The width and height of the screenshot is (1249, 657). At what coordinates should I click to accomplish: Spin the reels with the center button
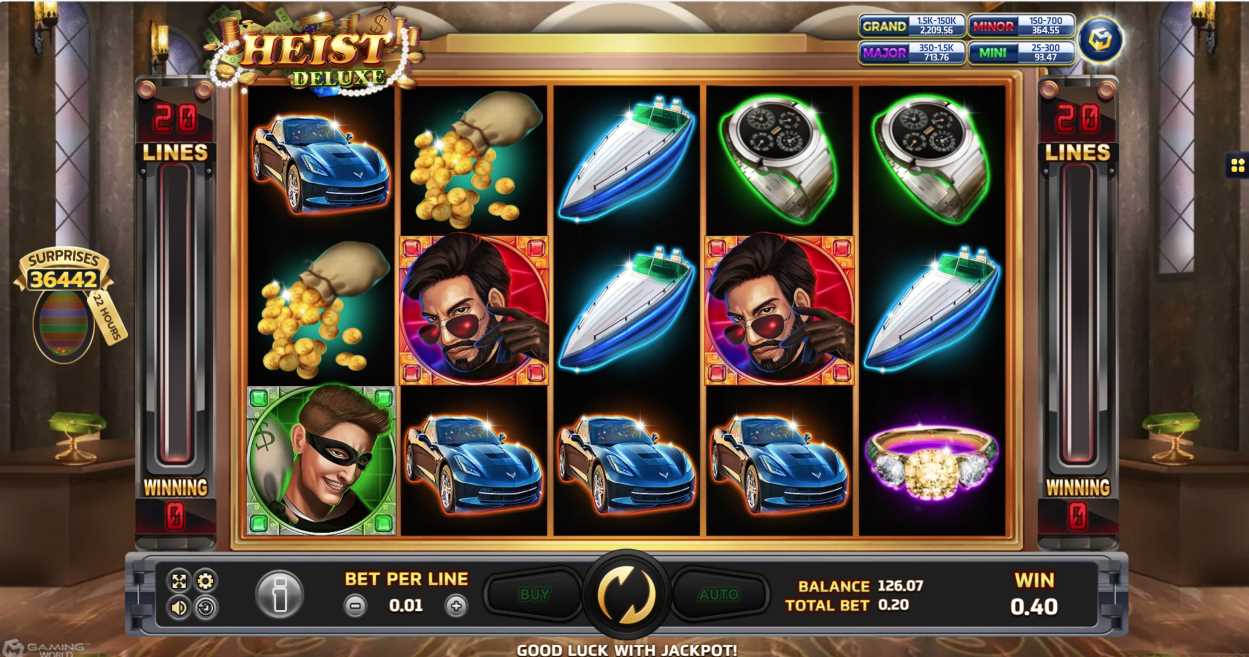[x=626, y=594]
